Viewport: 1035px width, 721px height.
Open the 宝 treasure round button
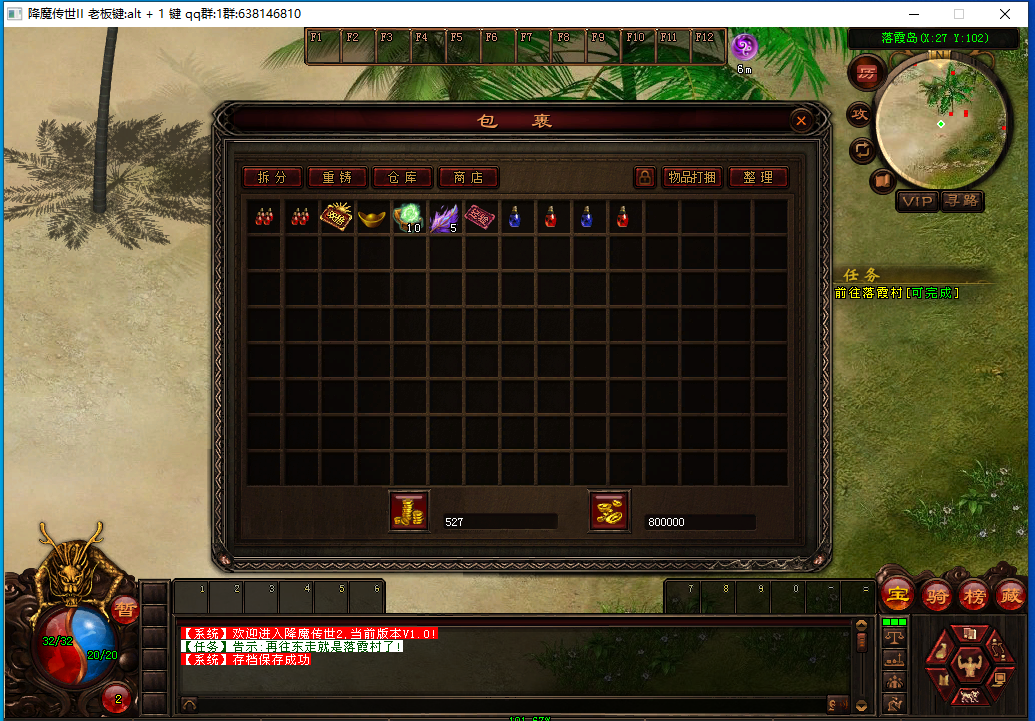click(897, 595)
